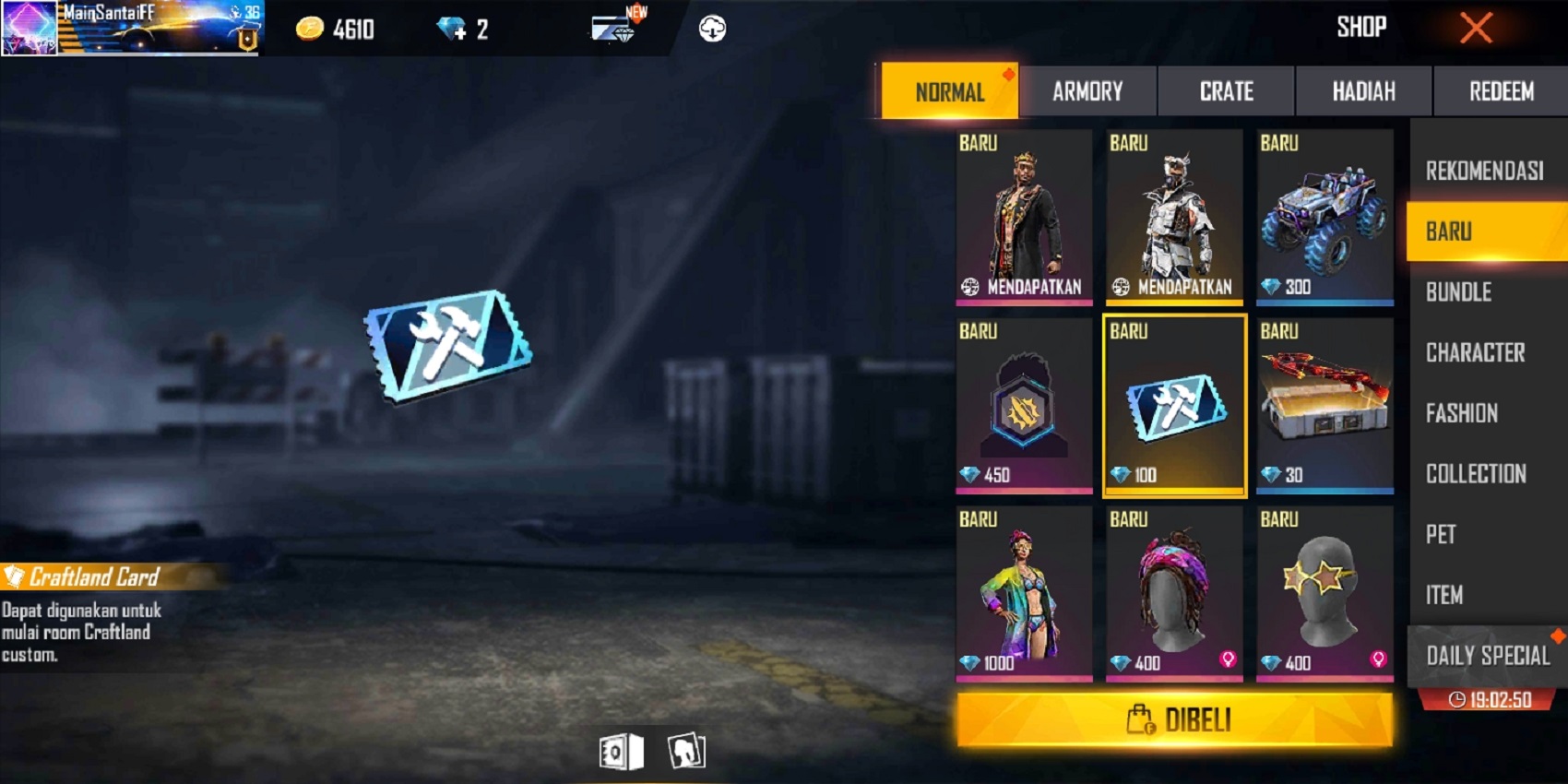Image resolution: width=1568 pixels, height=784 pixels.
Task: Open the CRATE tab
Action: coord(1226,91)
